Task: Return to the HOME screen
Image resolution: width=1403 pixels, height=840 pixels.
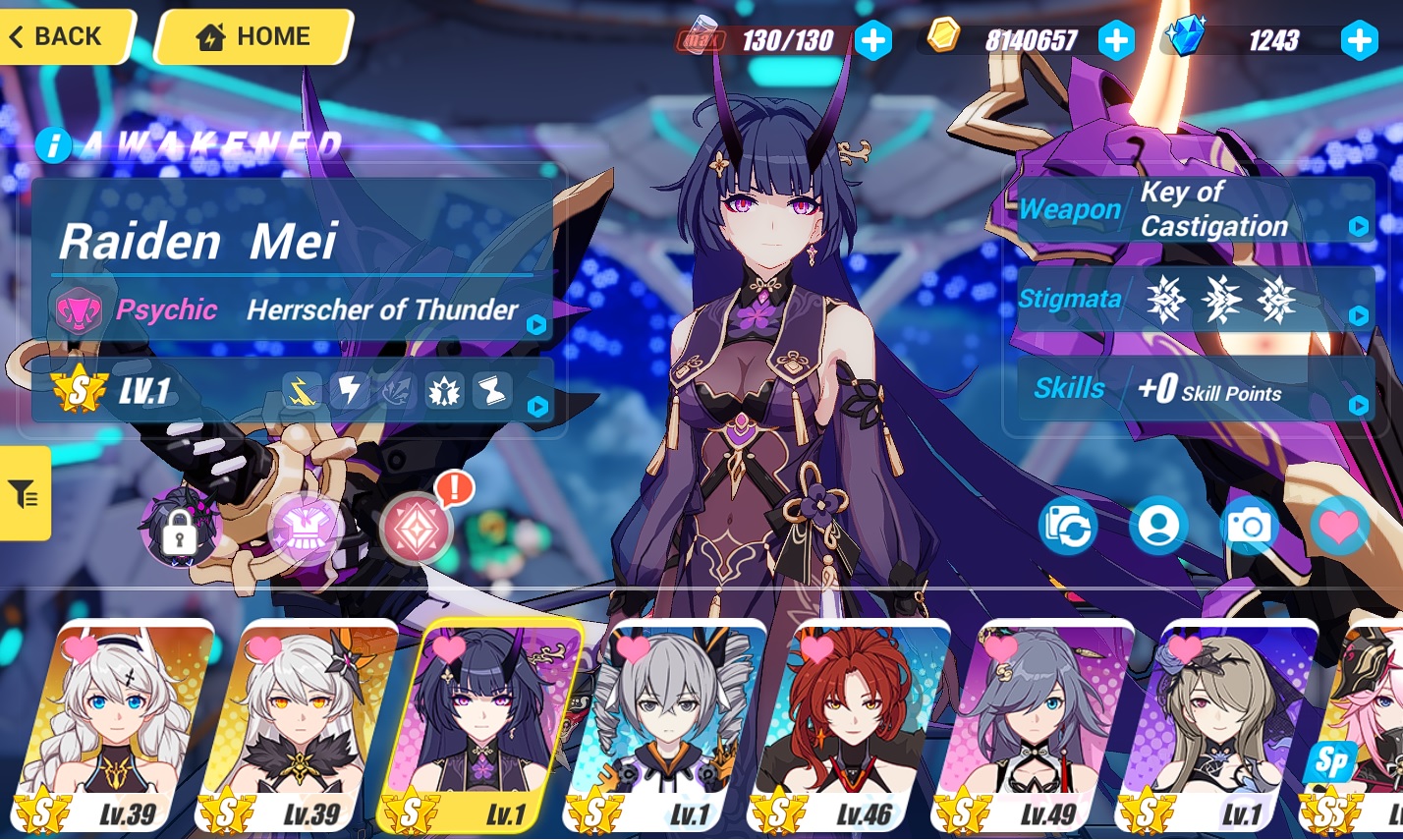Action: click(x=253, y=36)
